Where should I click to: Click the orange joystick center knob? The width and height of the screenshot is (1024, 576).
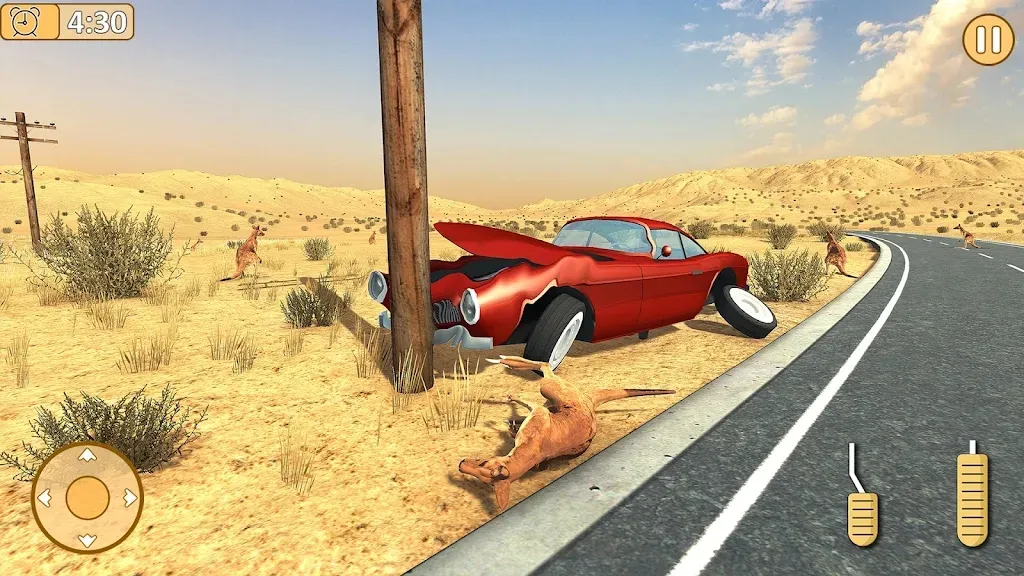tap(87, 498)
